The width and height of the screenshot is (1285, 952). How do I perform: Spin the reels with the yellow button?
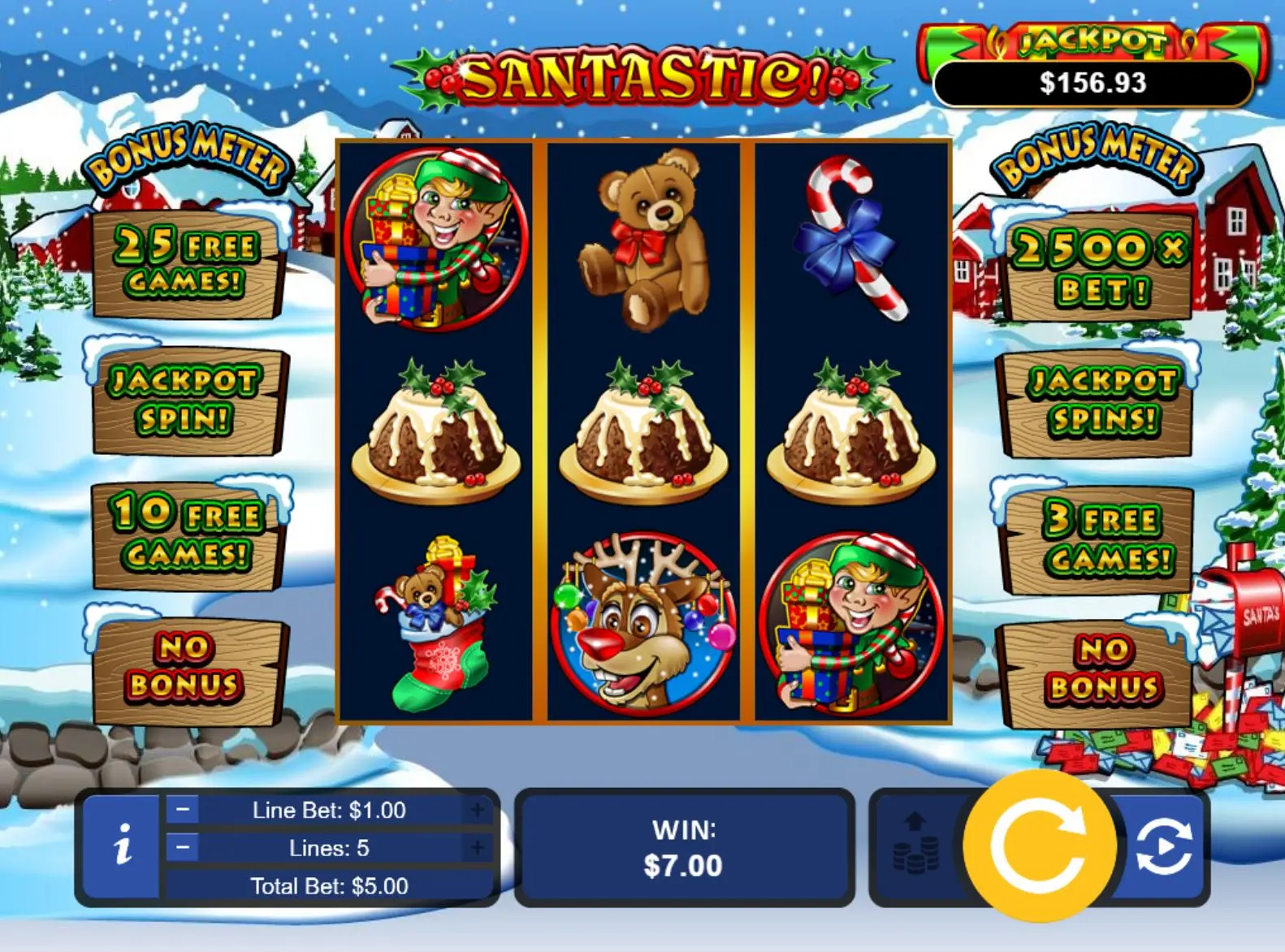tap(1039, 846)
